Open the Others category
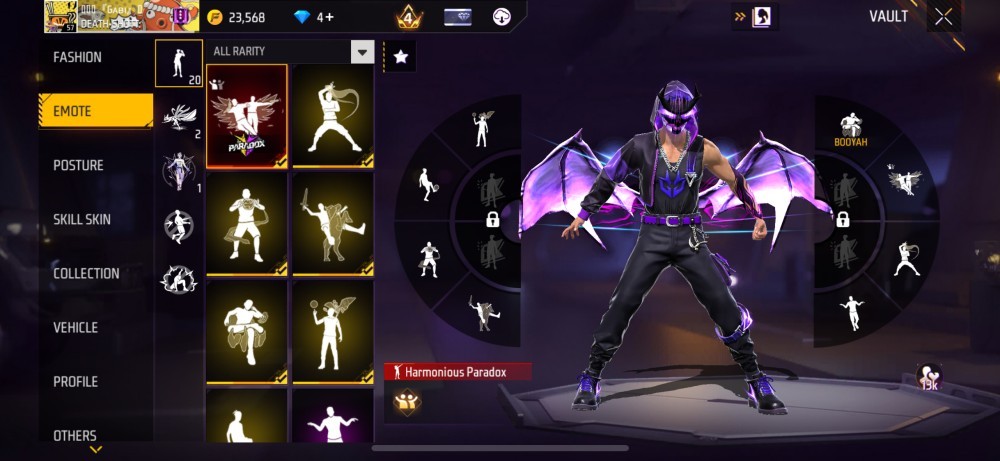1000x461 pixels. pyautogui.click(x=75, y=436)
